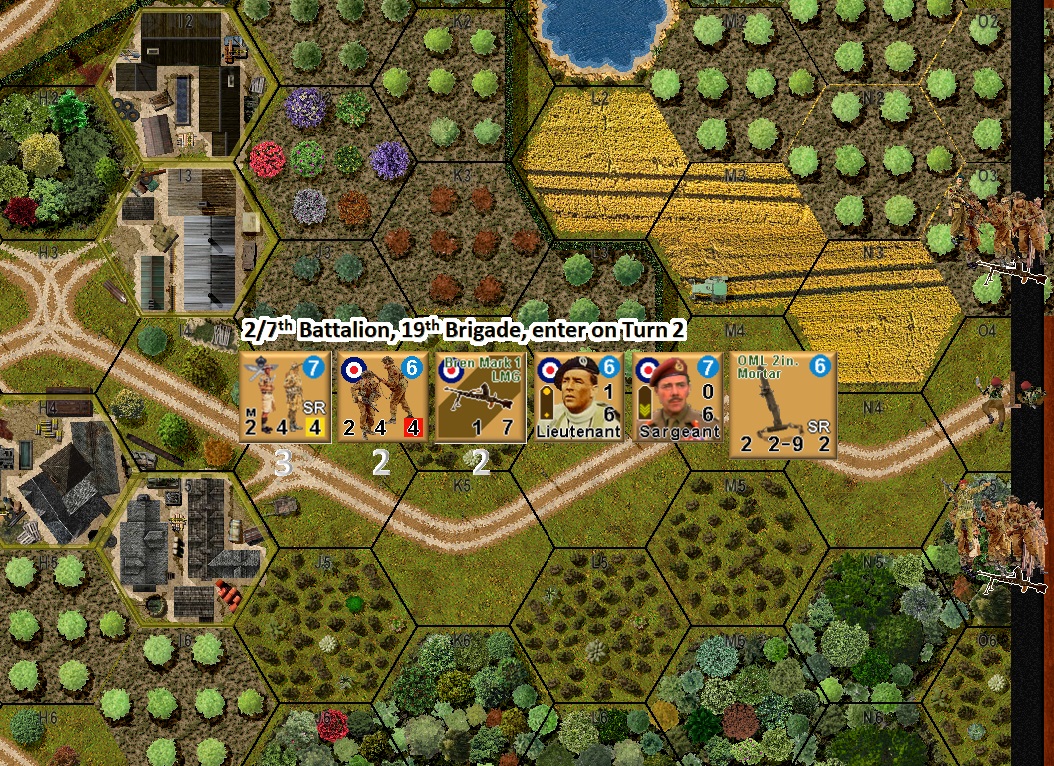Select the Sergeant leader counter

pos(679,397)
